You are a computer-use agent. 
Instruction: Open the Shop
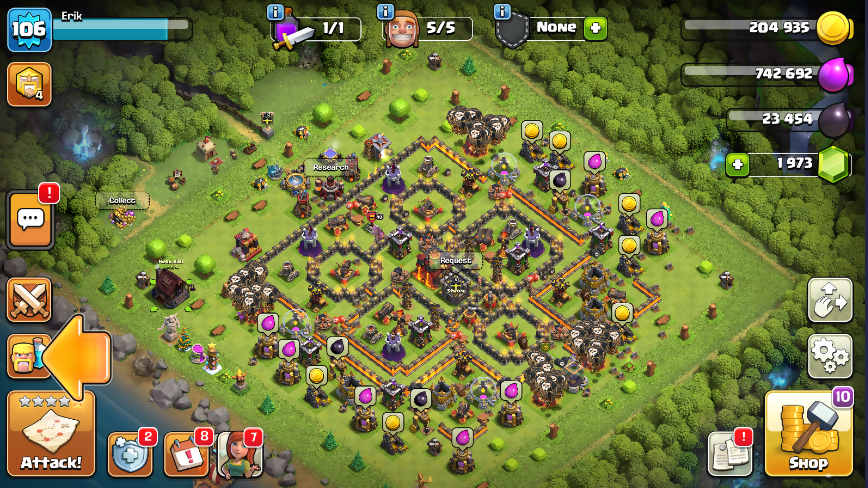click(x=808, y=434)
